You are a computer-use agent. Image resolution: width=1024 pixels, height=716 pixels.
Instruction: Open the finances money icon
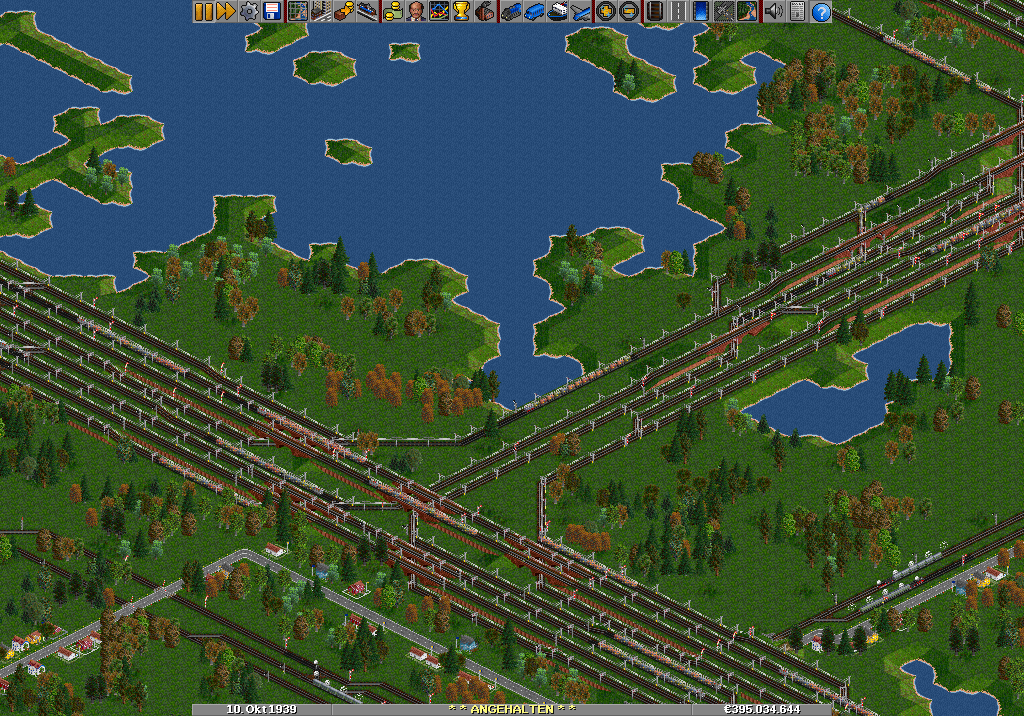[393, 11]
